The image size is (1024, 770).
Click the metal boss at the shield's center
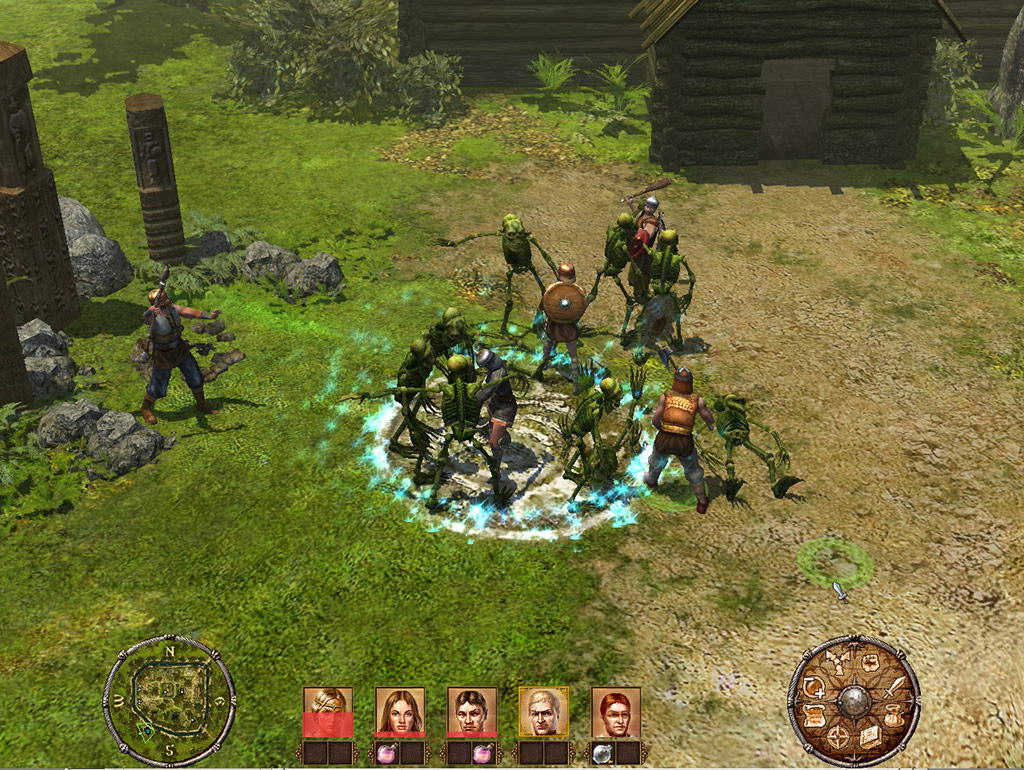point(854,700)
